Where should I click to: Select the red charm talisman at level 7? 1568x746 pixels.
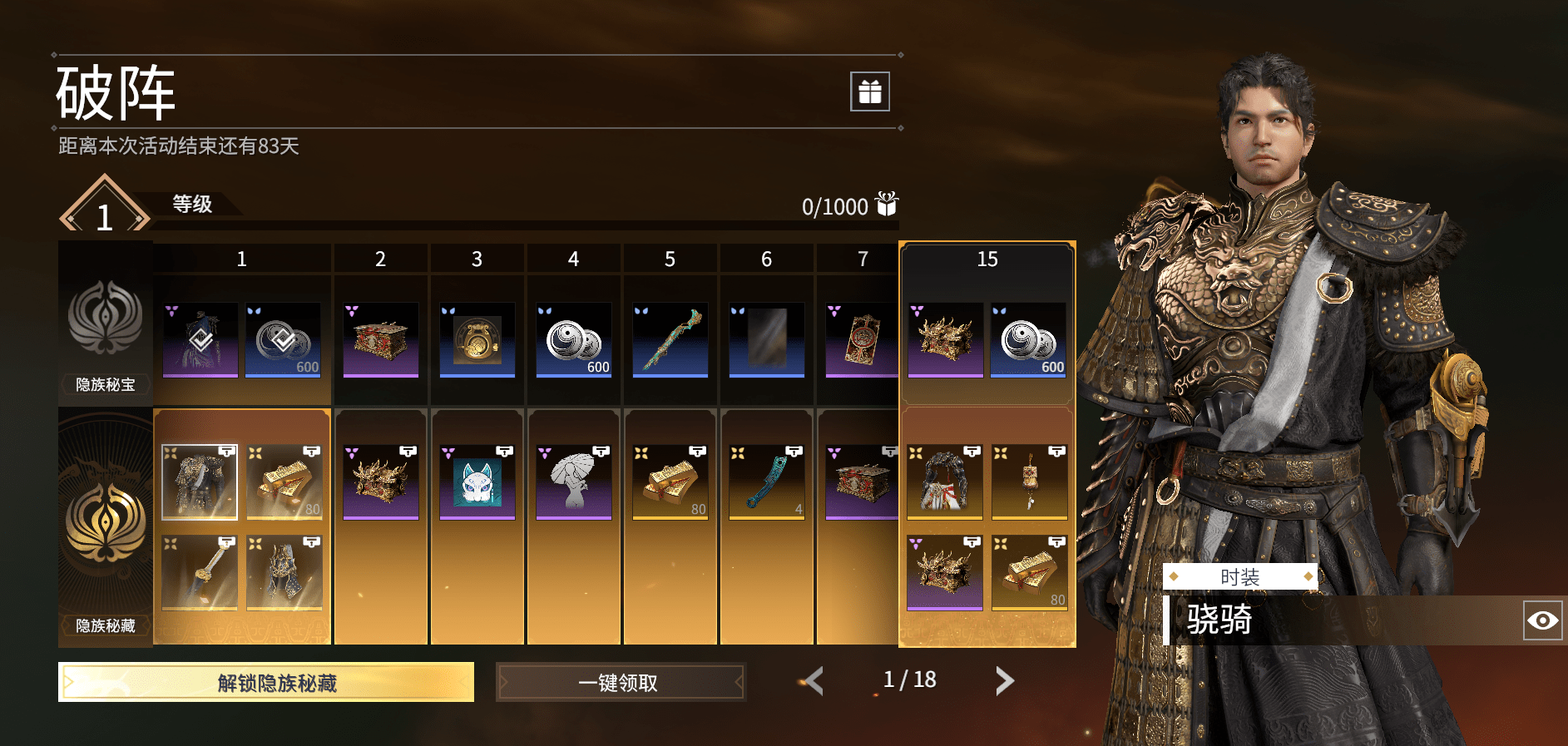click(x=862, y=339)
